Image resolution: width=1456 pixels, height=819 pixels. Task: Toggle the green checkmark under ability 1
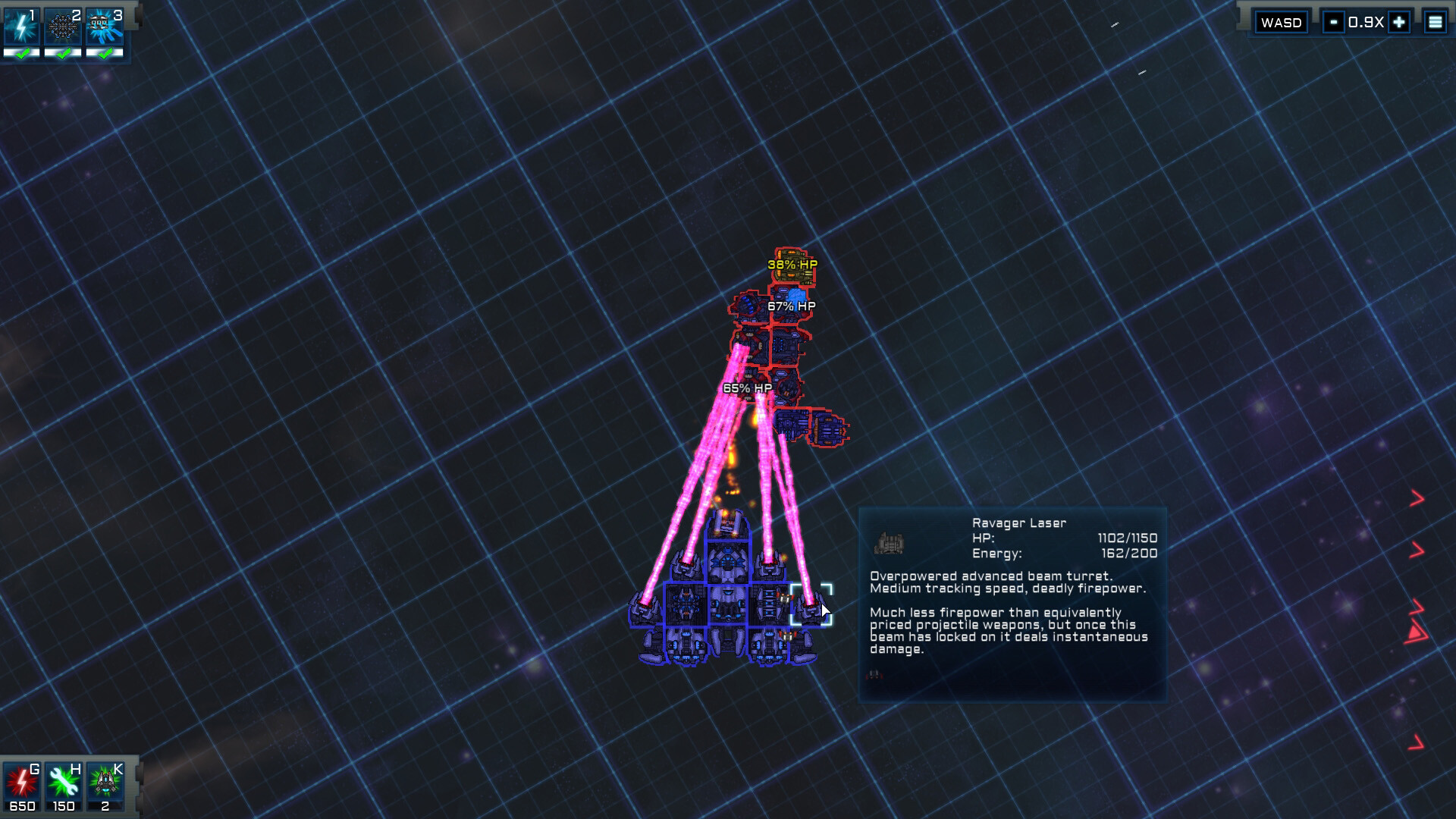click(x=22, y=53)
